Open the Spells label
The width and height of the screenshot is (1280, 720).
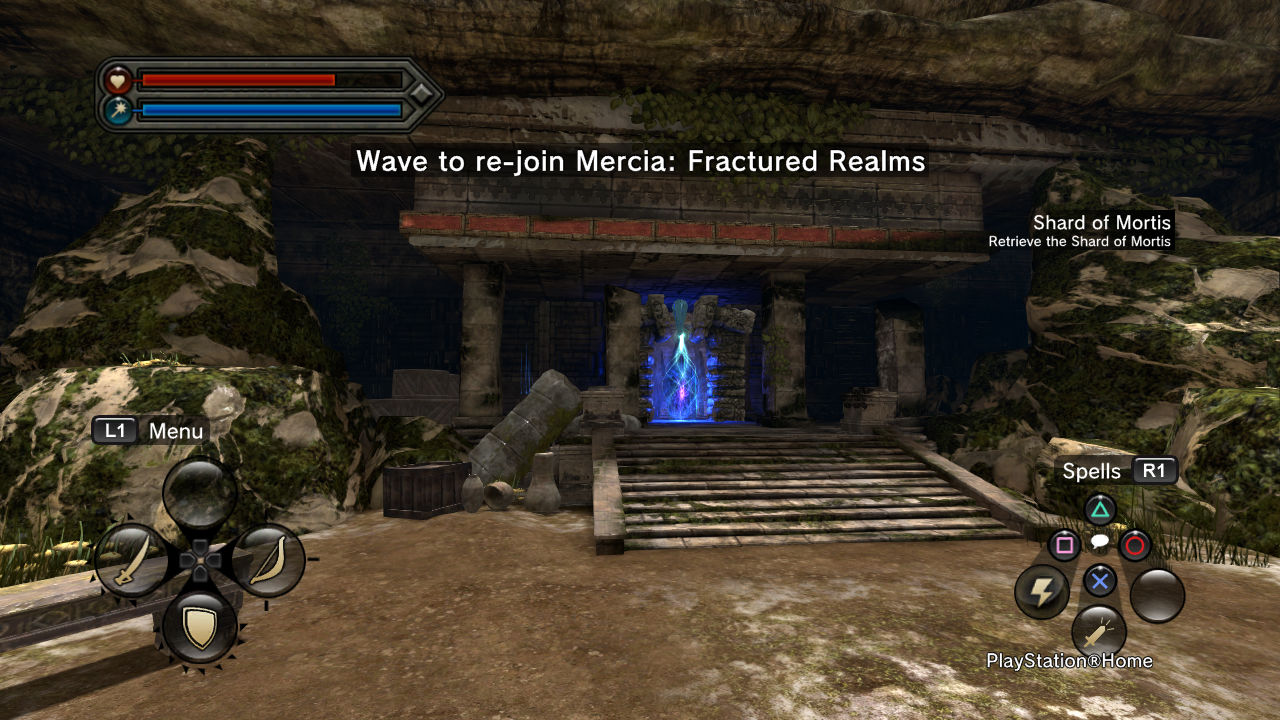1091,471
